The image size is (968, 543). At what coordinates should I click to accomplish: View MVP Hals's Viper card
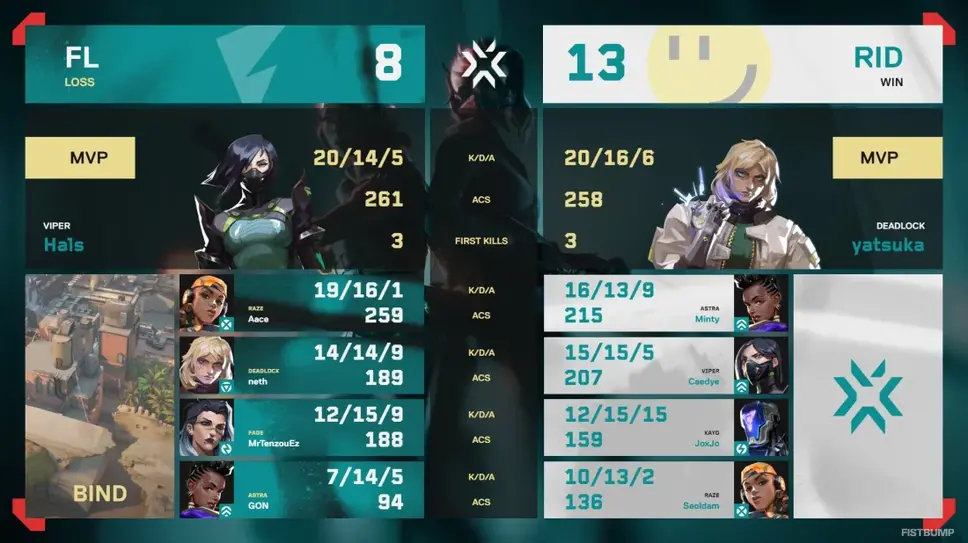(x=225, y=189)
